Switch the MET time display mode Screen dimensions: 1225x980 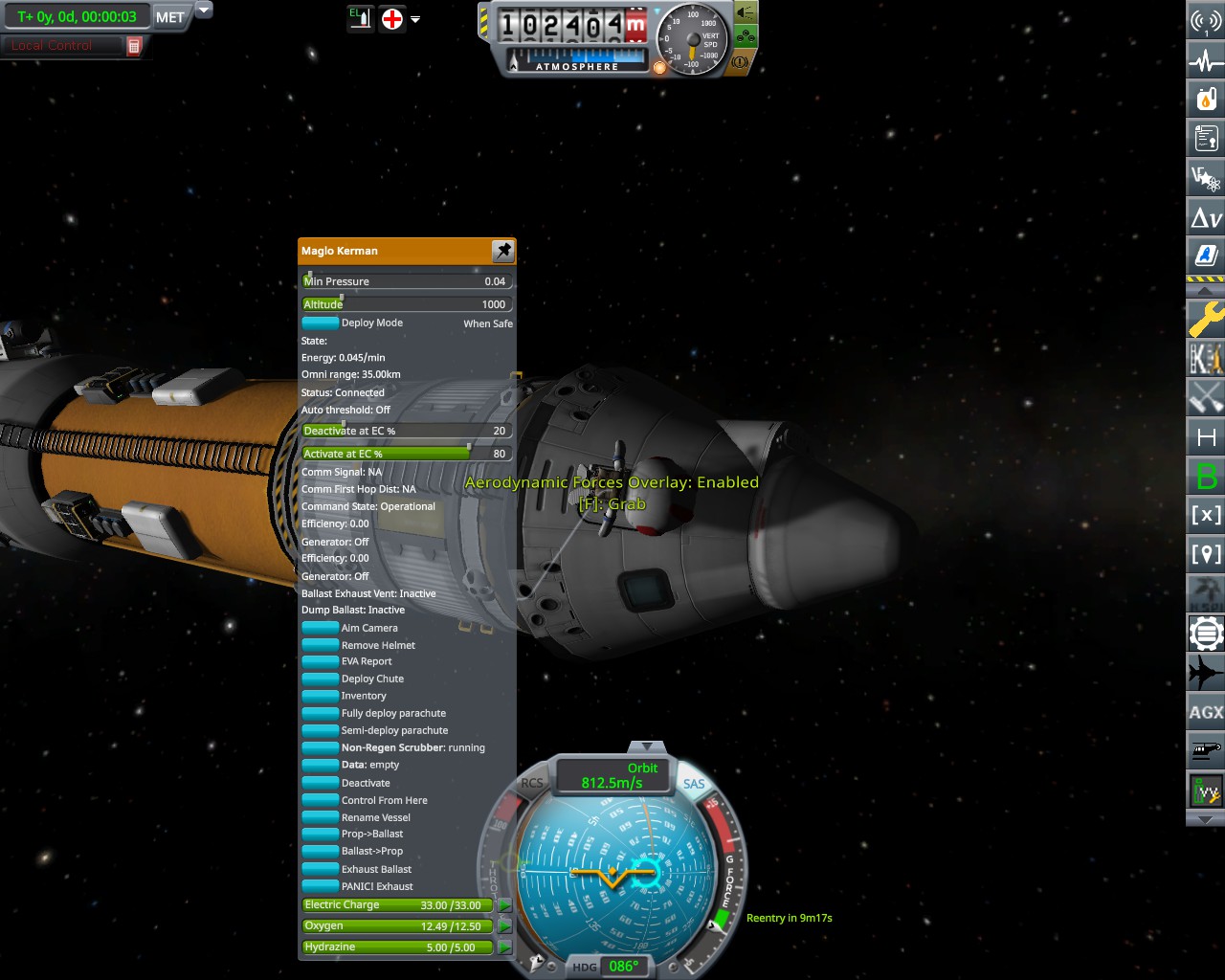(x=170, y=17)
